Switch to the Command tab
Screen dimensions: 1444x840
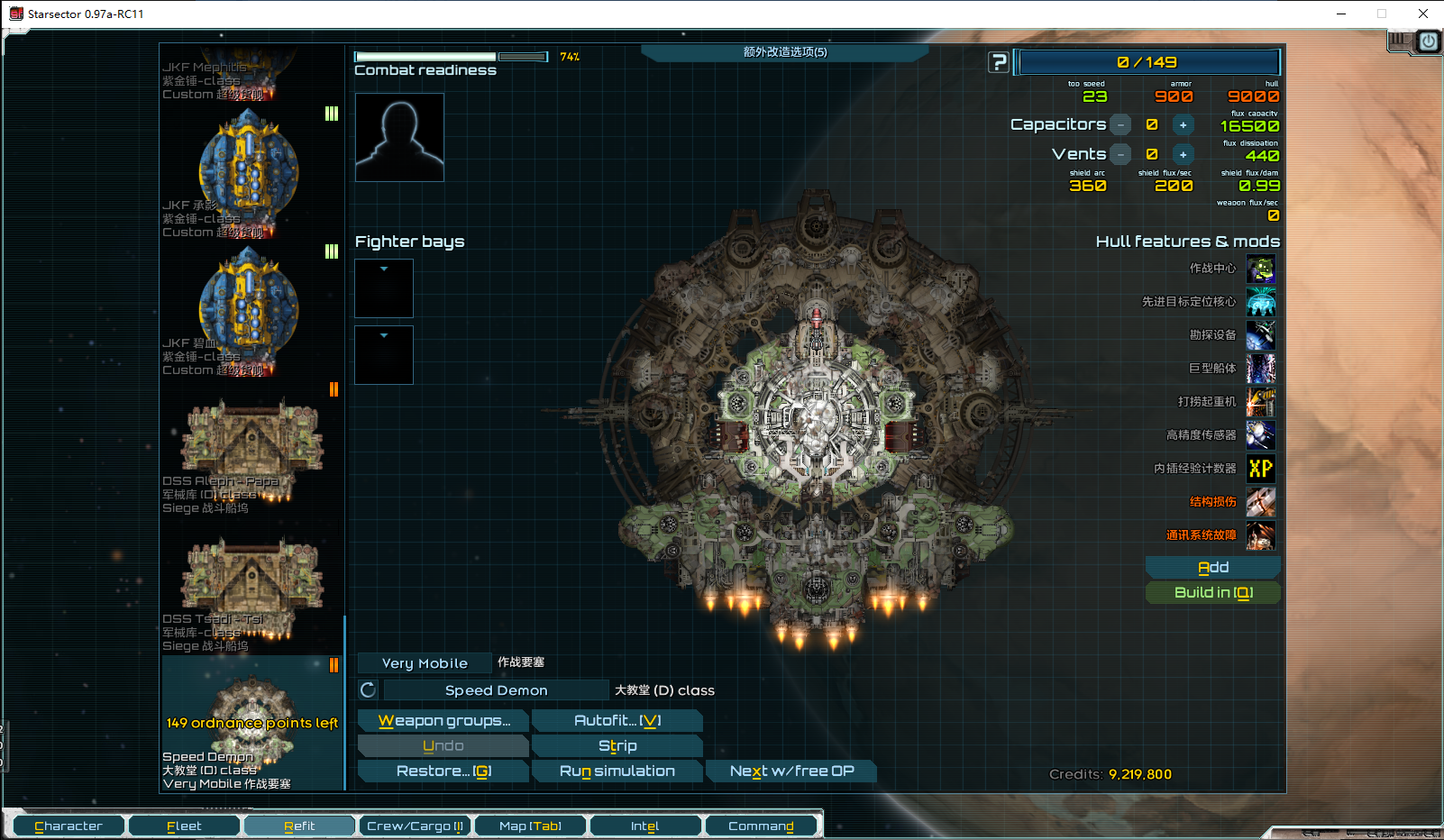761,826
